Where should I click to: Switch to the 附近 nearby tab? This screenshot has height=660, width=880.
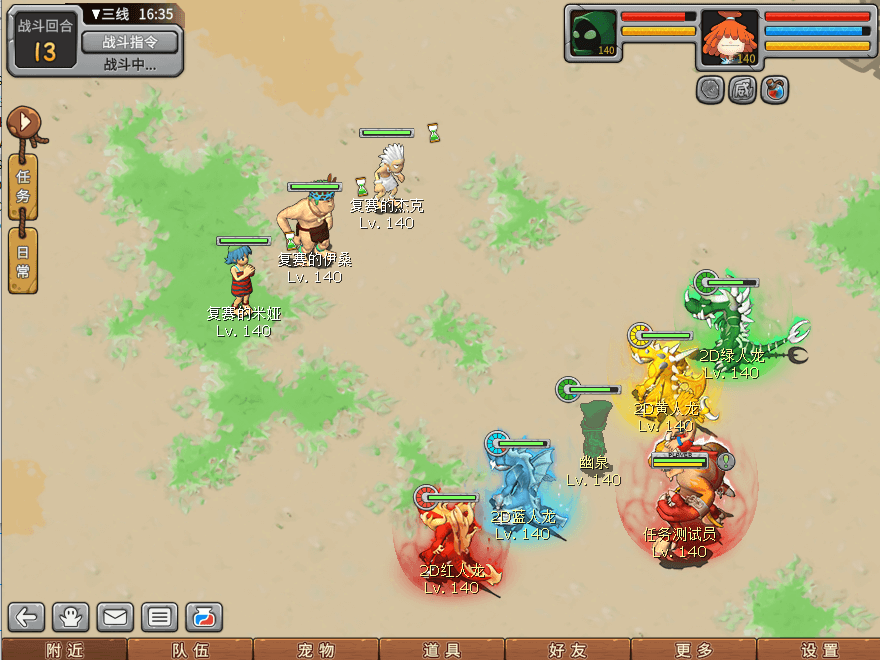63,650
